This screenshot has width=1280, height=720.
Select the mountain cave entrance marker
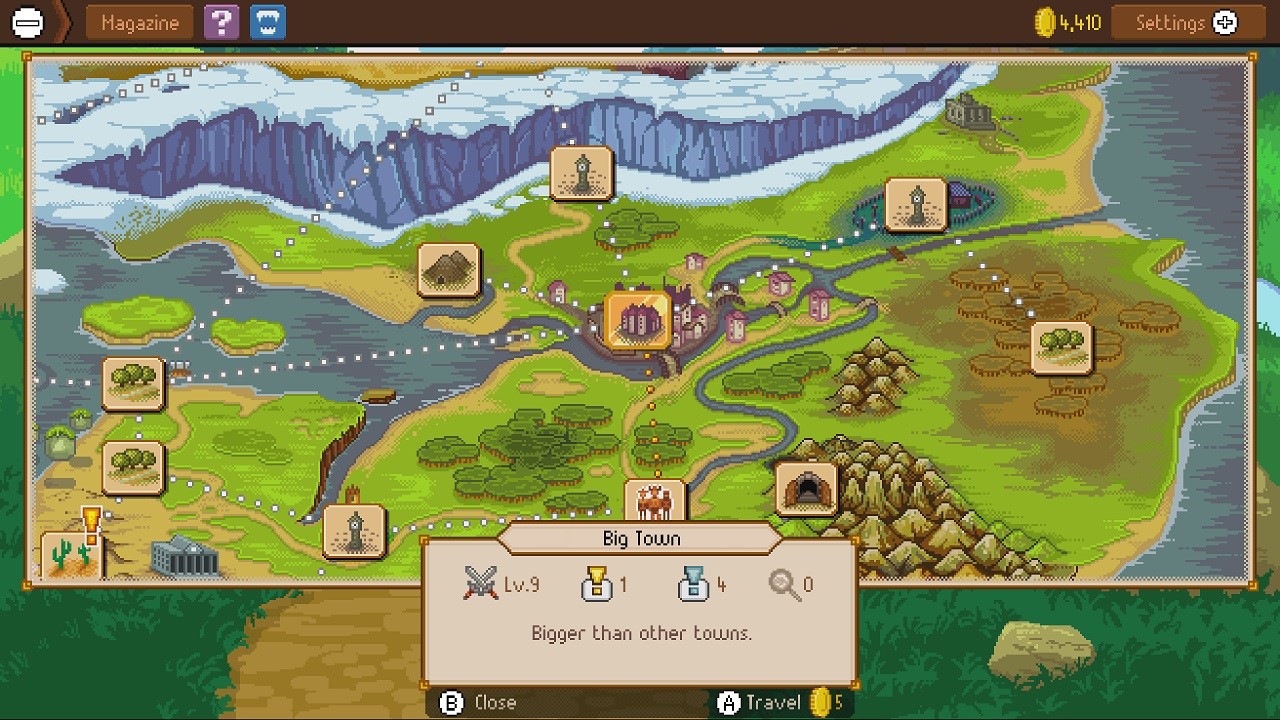tap(806, 489)
